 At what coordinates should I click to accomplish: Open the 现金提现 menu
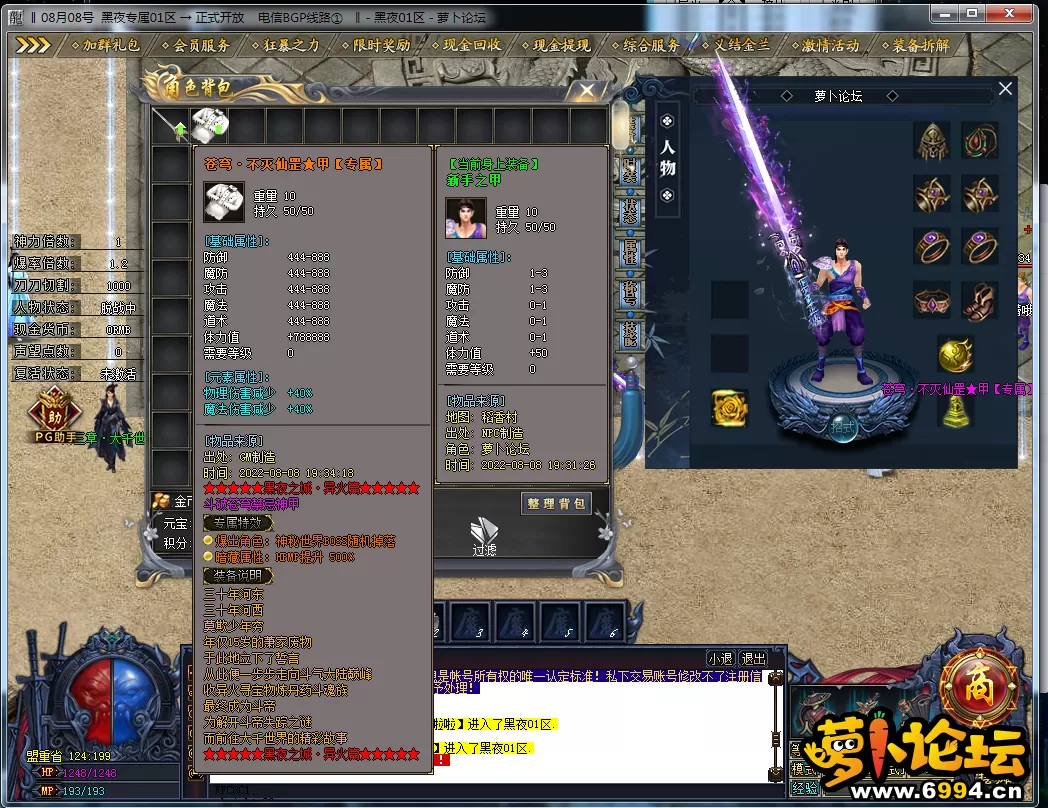(x=561, y=45)
